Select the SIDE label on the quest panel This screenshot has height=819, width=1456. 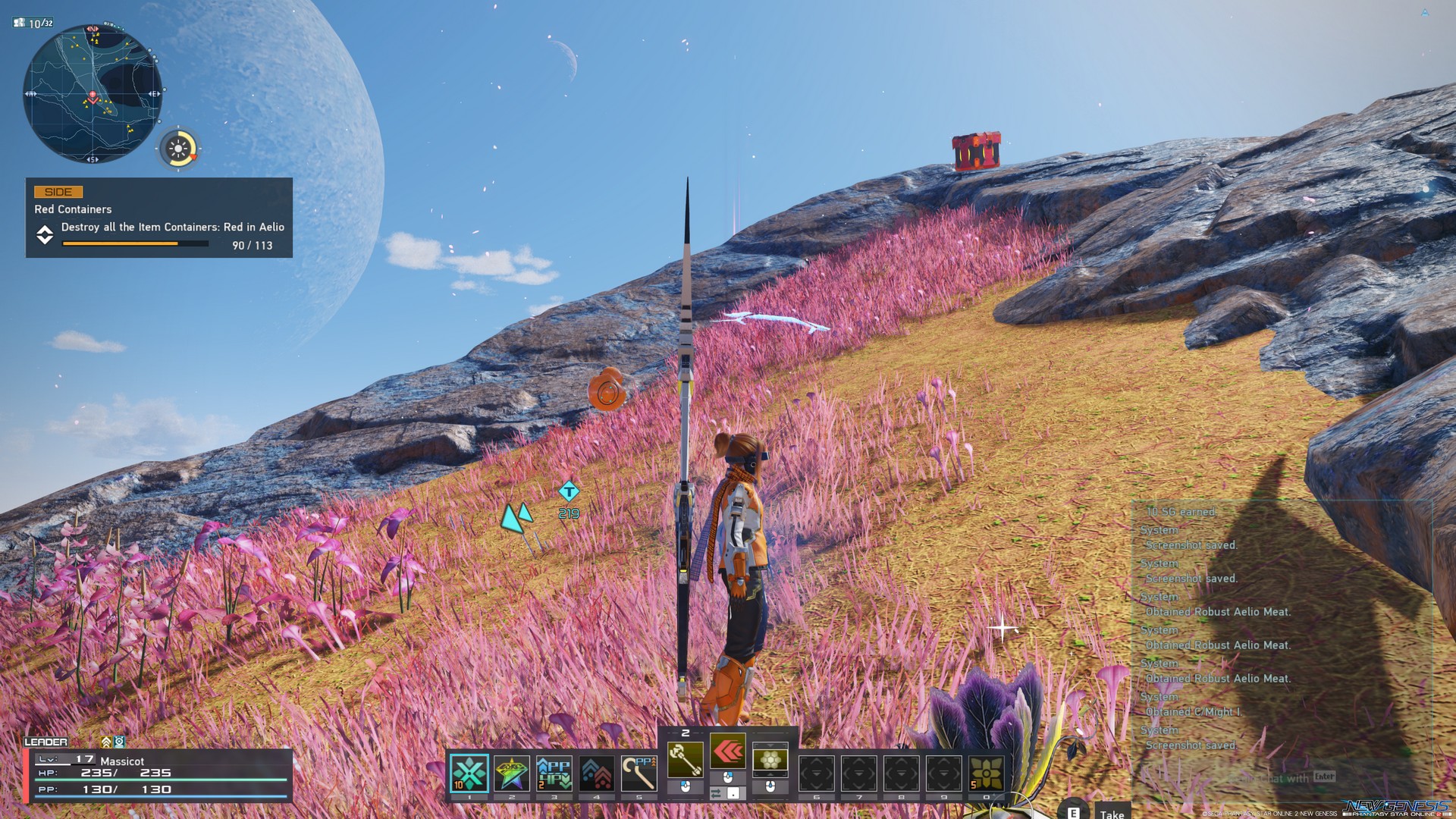pos(57,192)
